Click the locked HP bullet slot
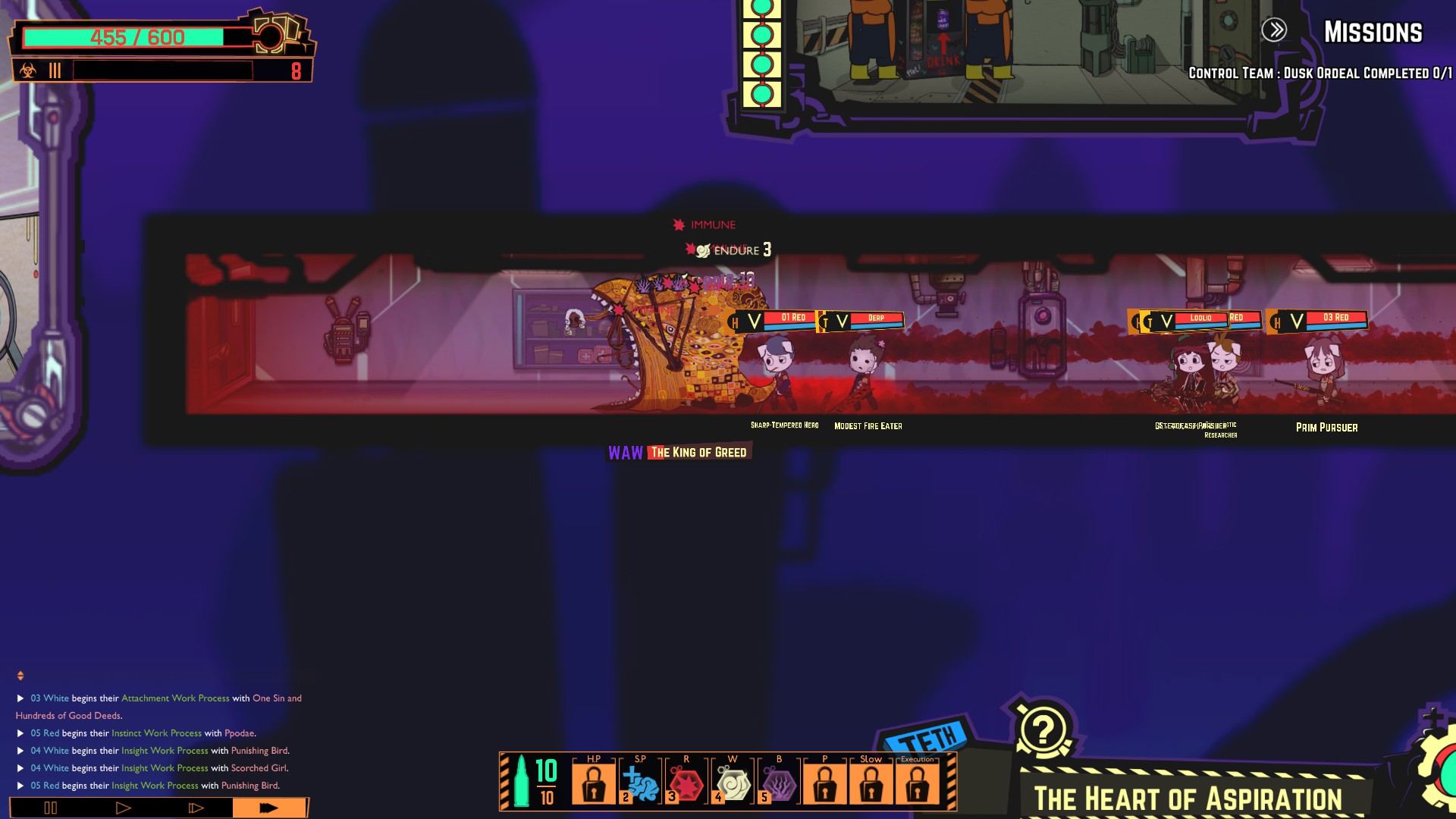Screen dimensions: 1456x819 (x=594, y=783)
